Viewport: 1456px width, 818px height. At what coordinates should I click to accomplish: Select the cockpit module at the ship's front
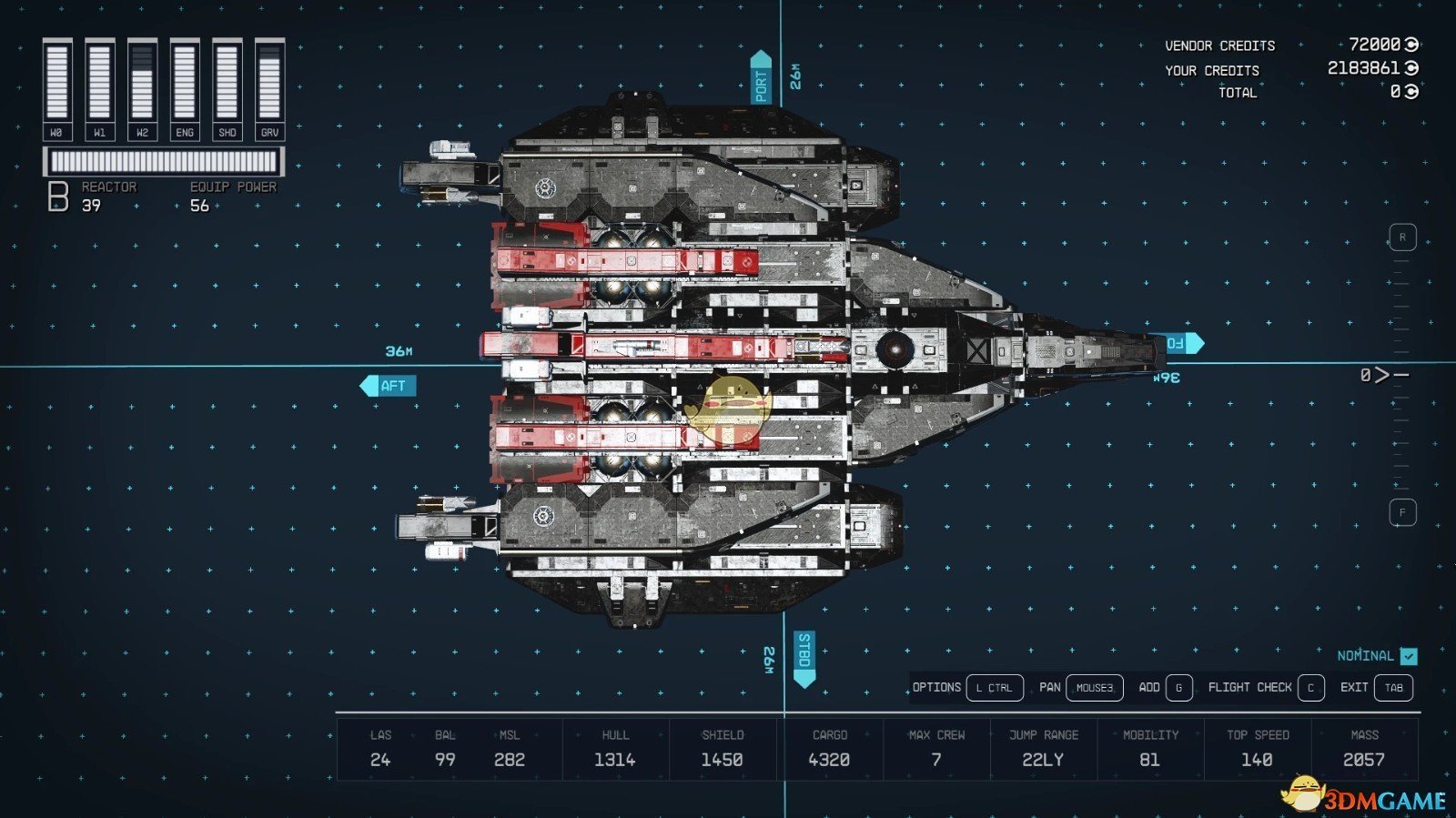[1083, 346]
